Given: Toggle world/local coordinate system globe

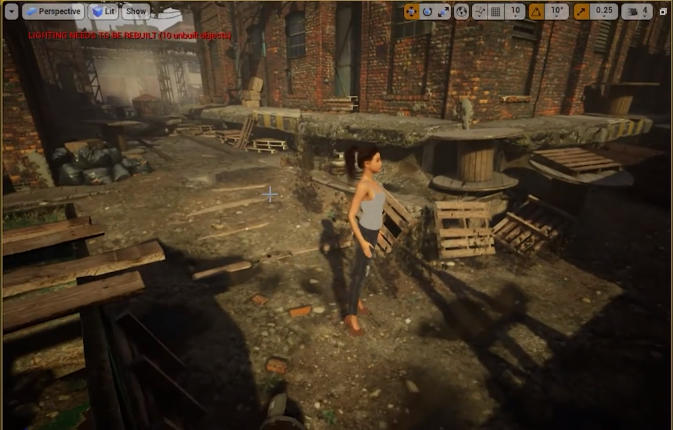Looking at the screenshot, I should [x=461, y=12].
